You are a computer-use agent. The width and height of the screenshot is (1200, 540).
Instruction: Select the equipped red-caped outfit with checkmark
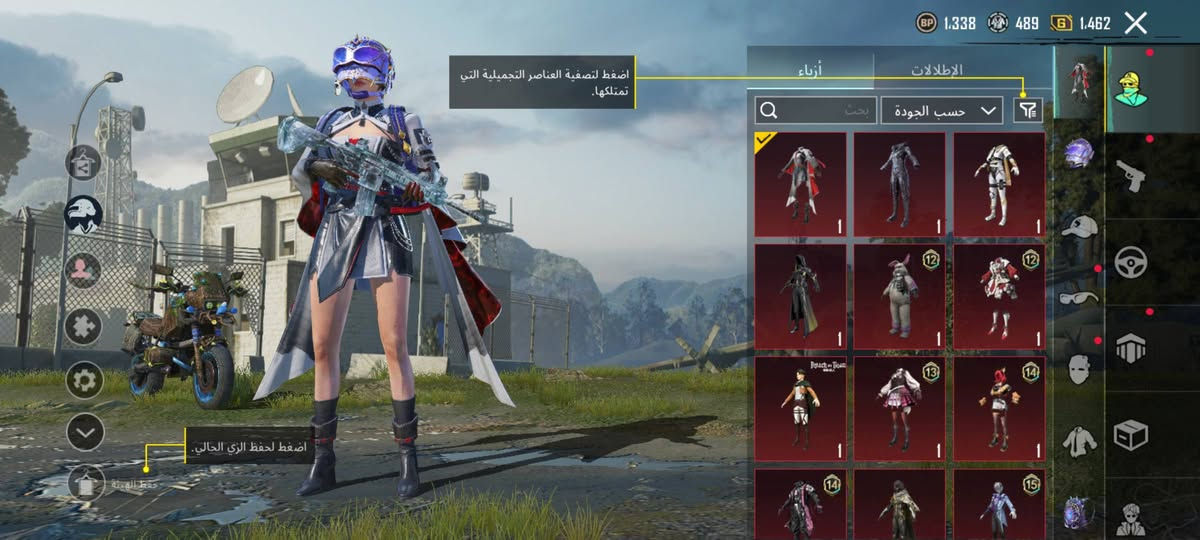(x=800, y=184)
